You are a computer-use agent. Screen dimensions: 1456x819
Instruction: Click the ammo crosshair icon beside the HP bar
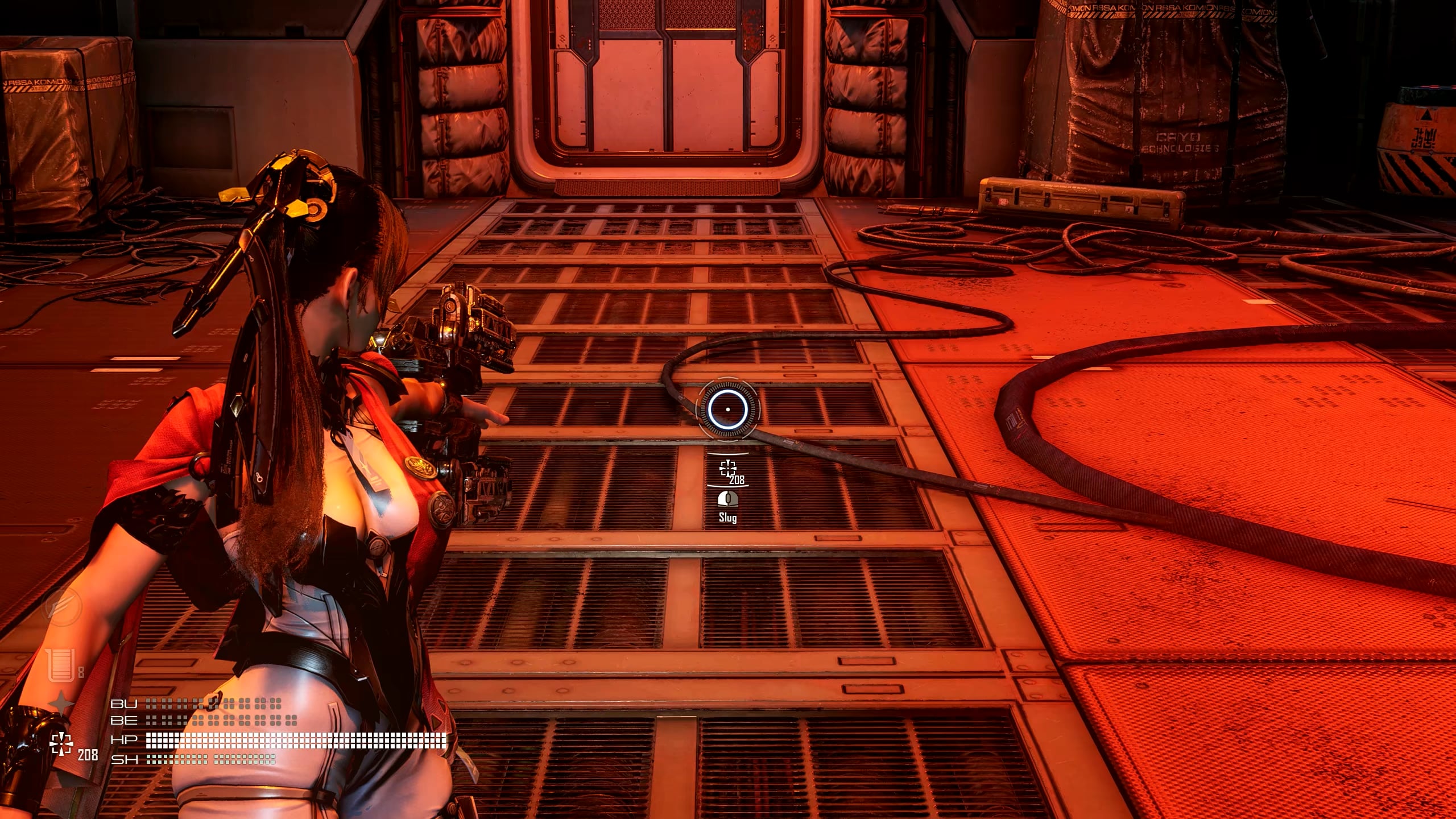click(x=61, y=744)
